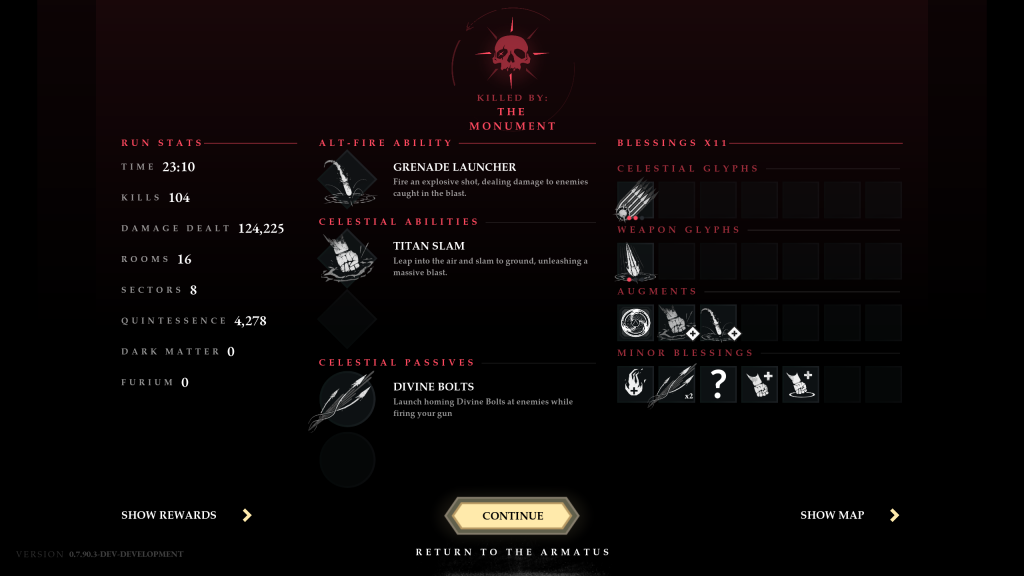
Task: Select the swirling circle augment
Action: (635, 323)
